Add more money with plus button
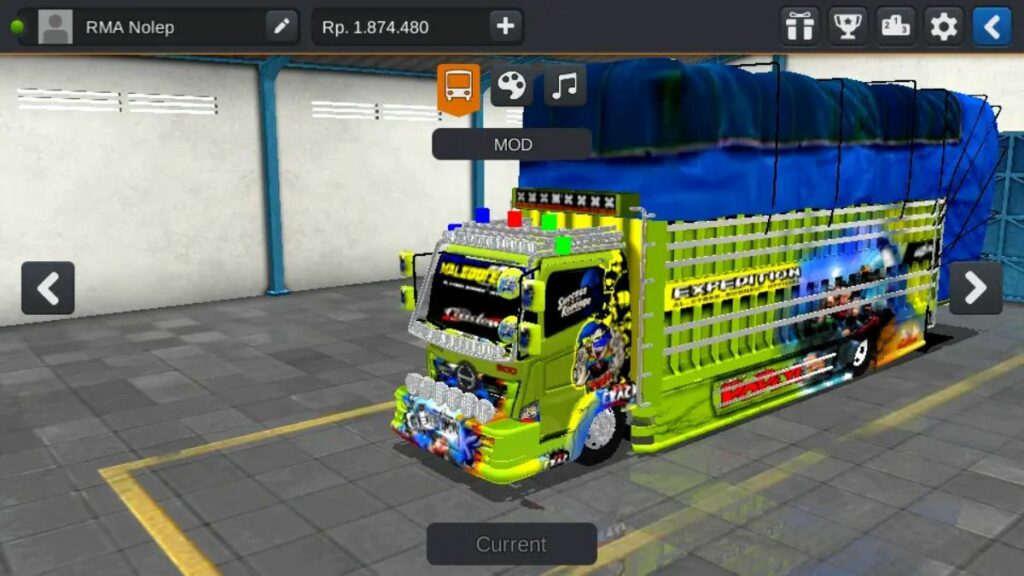The image size is (1024, 576). [x=505, y=27]
